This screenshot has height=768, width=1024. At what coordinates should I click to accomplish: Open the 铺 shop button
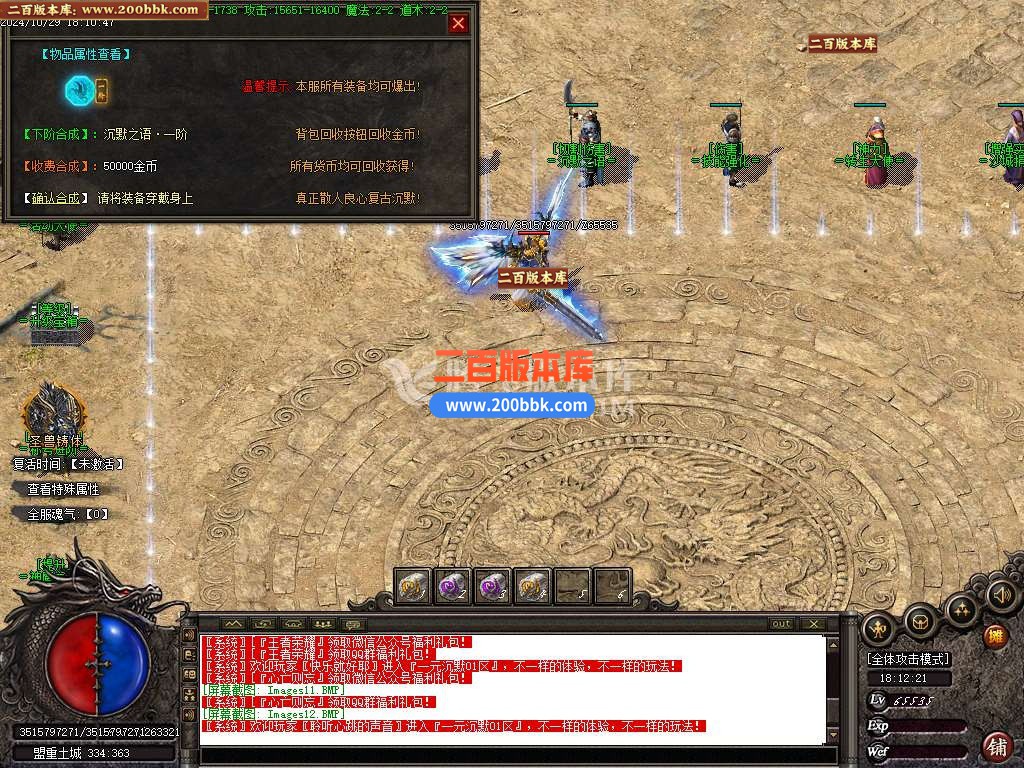996,745
